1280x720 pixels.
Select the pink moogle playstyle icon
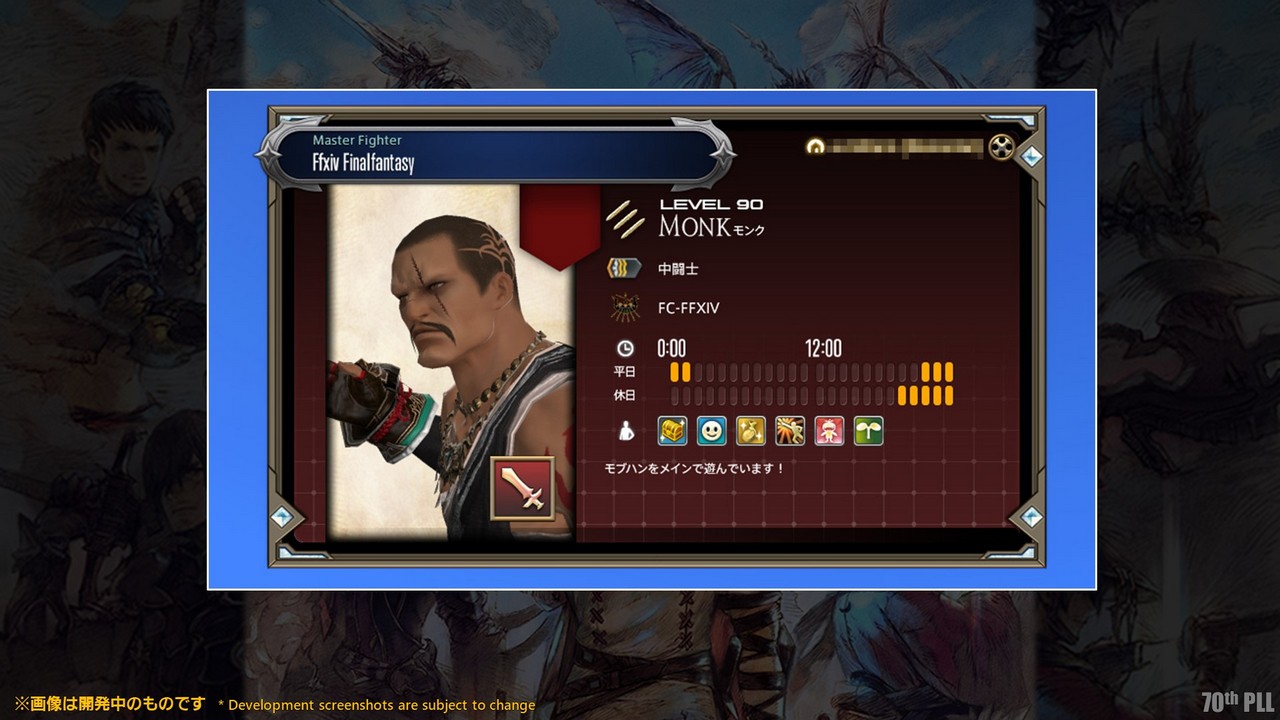click(x=829, y=431)
